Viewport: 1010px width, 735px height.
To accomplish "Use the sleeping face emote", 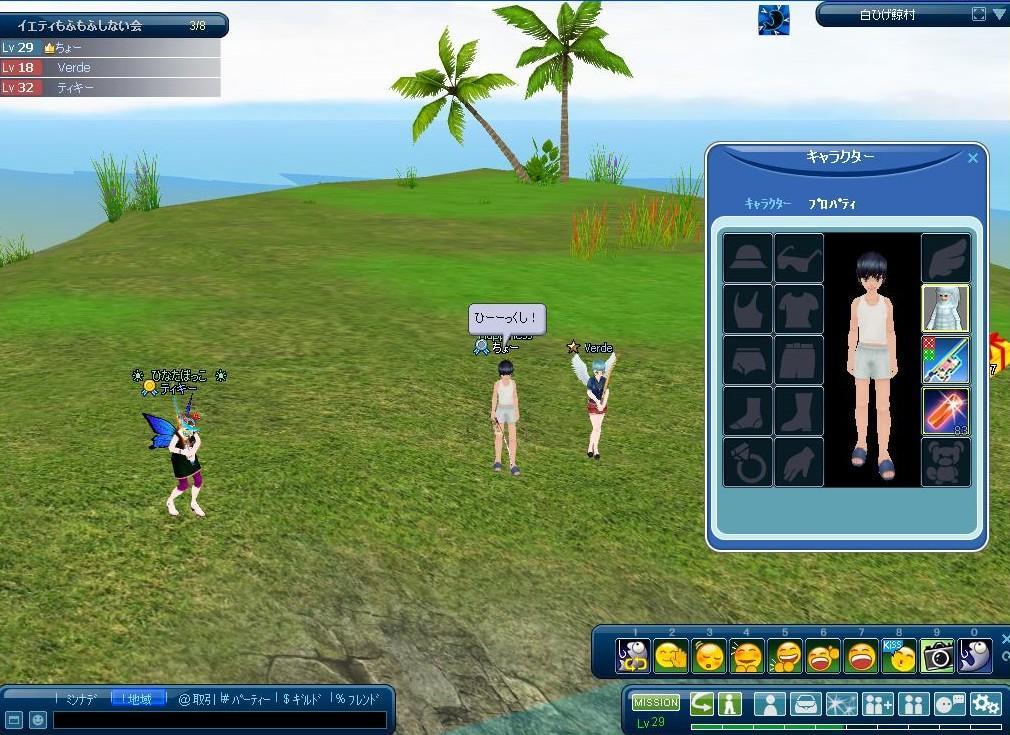I will tap(709, 656).
